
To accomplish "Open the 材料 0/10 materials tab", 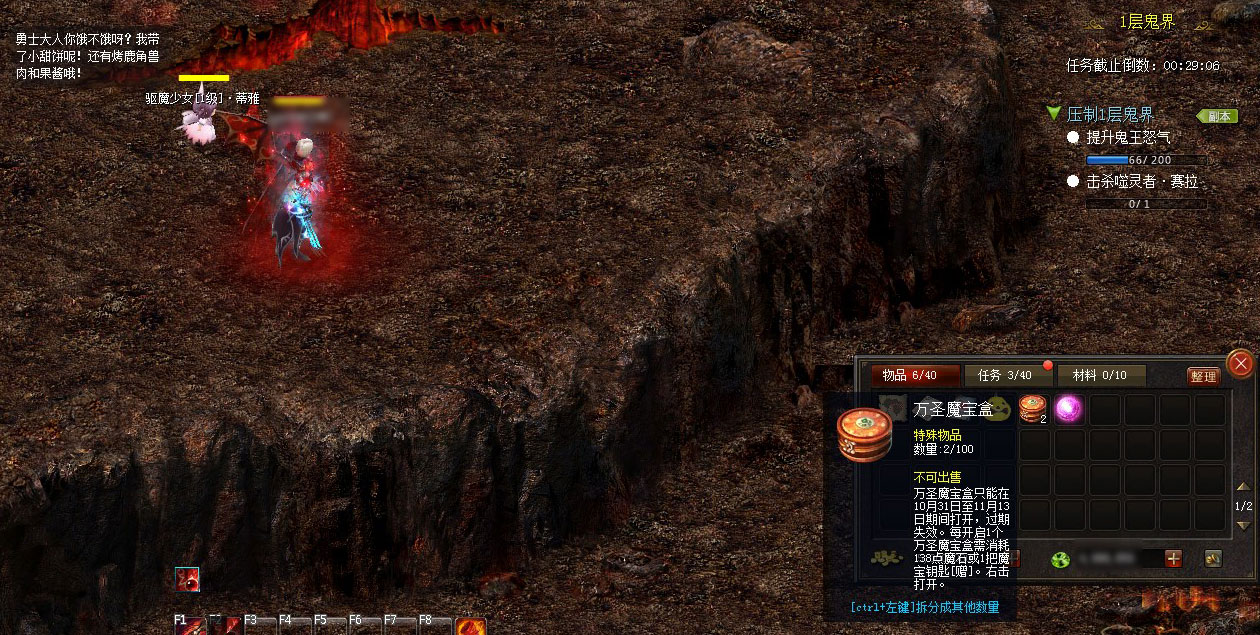I will (1100, 375).
